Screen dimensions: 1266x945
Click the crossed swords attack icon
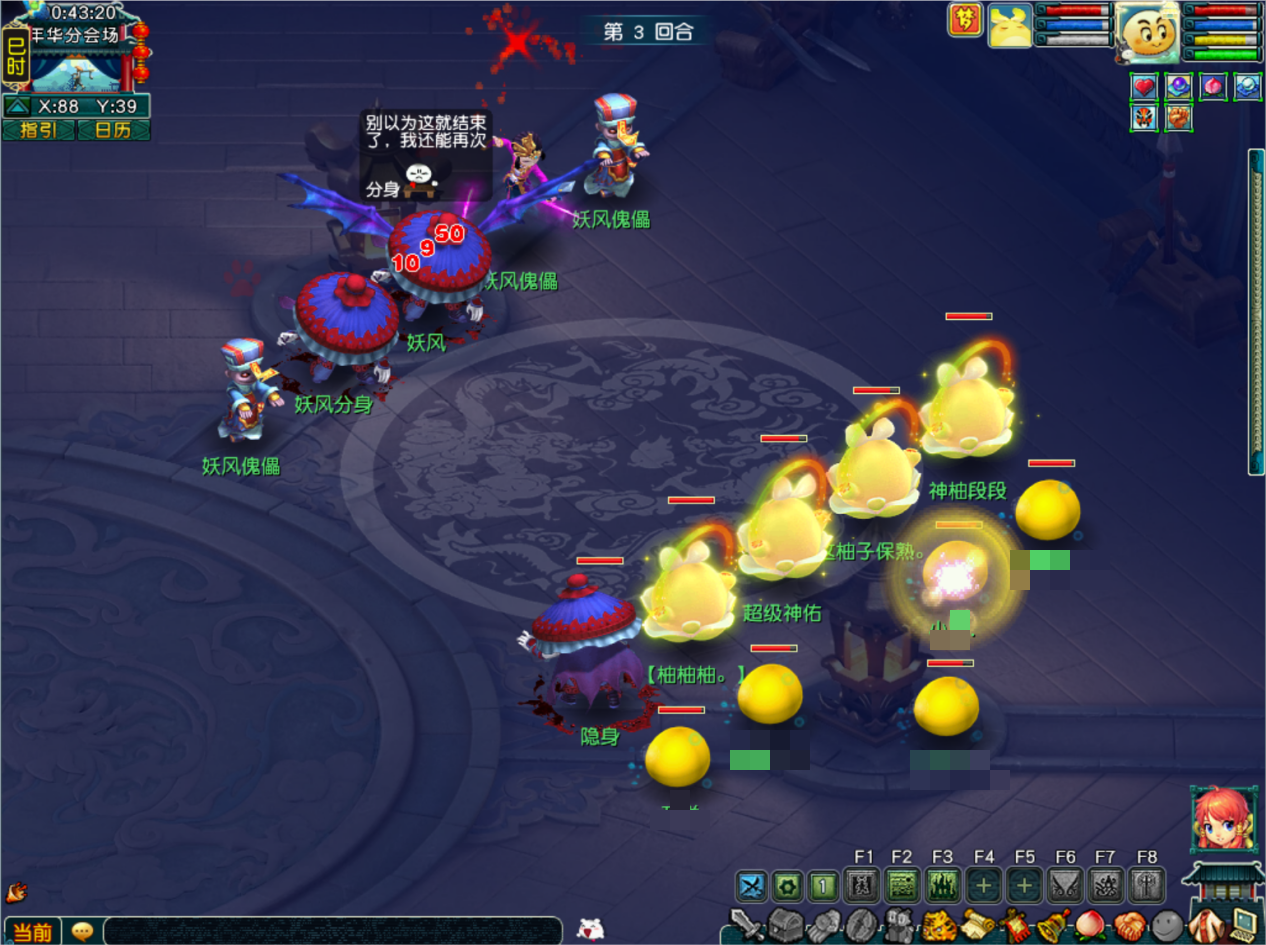(x=751, y=886)
